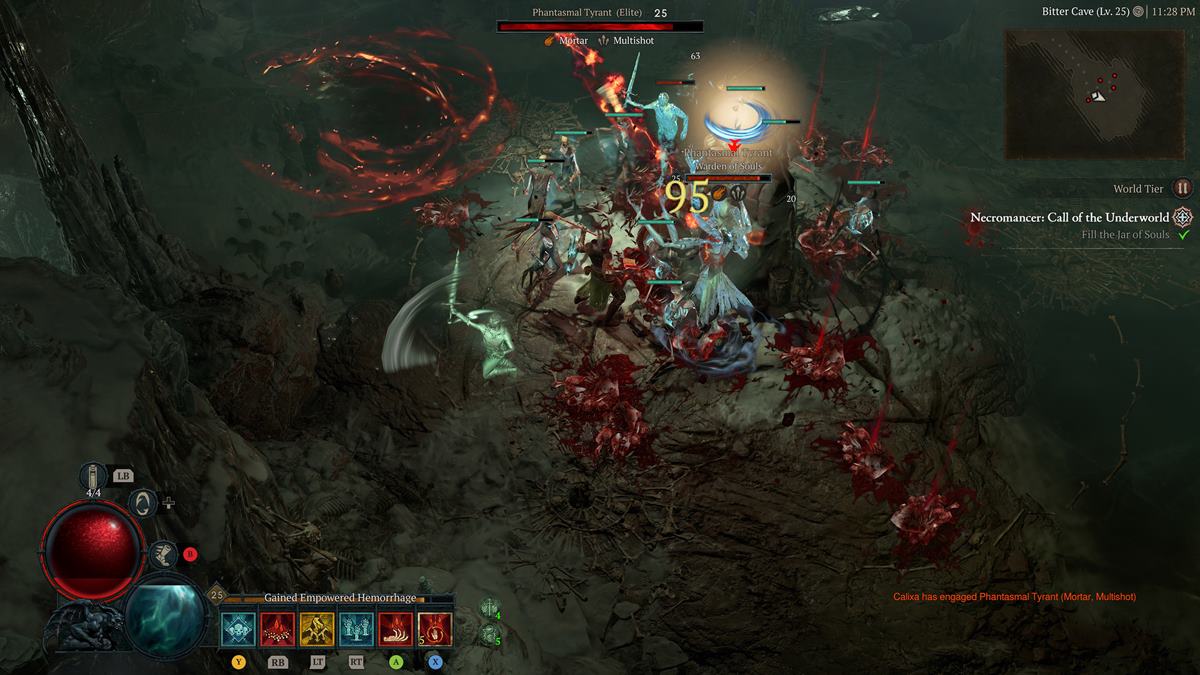Open the World Tier II badge
Screen dimensions: 1200x675
pos(1183,188)
